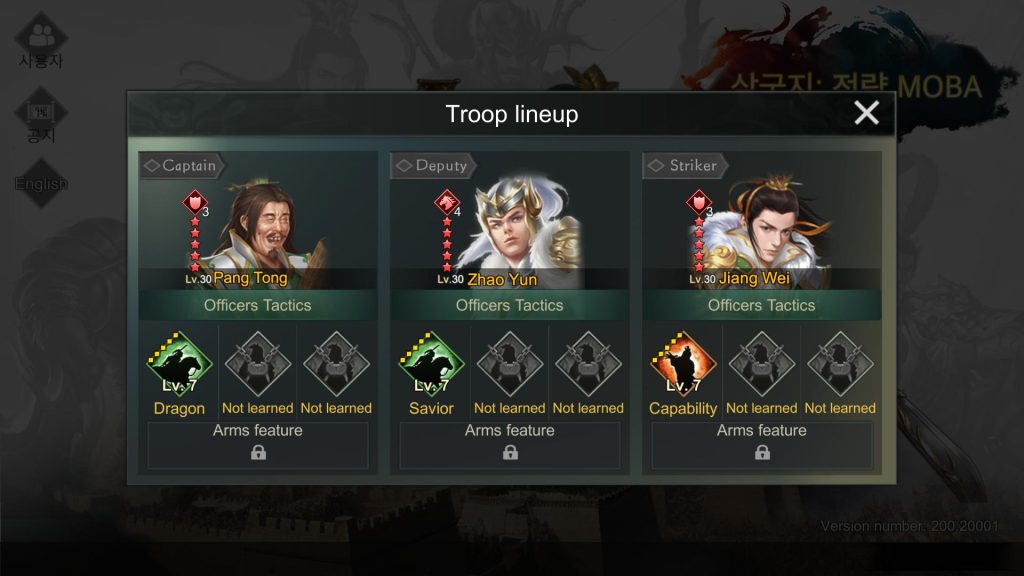Close the Troop lineup window

866,113
